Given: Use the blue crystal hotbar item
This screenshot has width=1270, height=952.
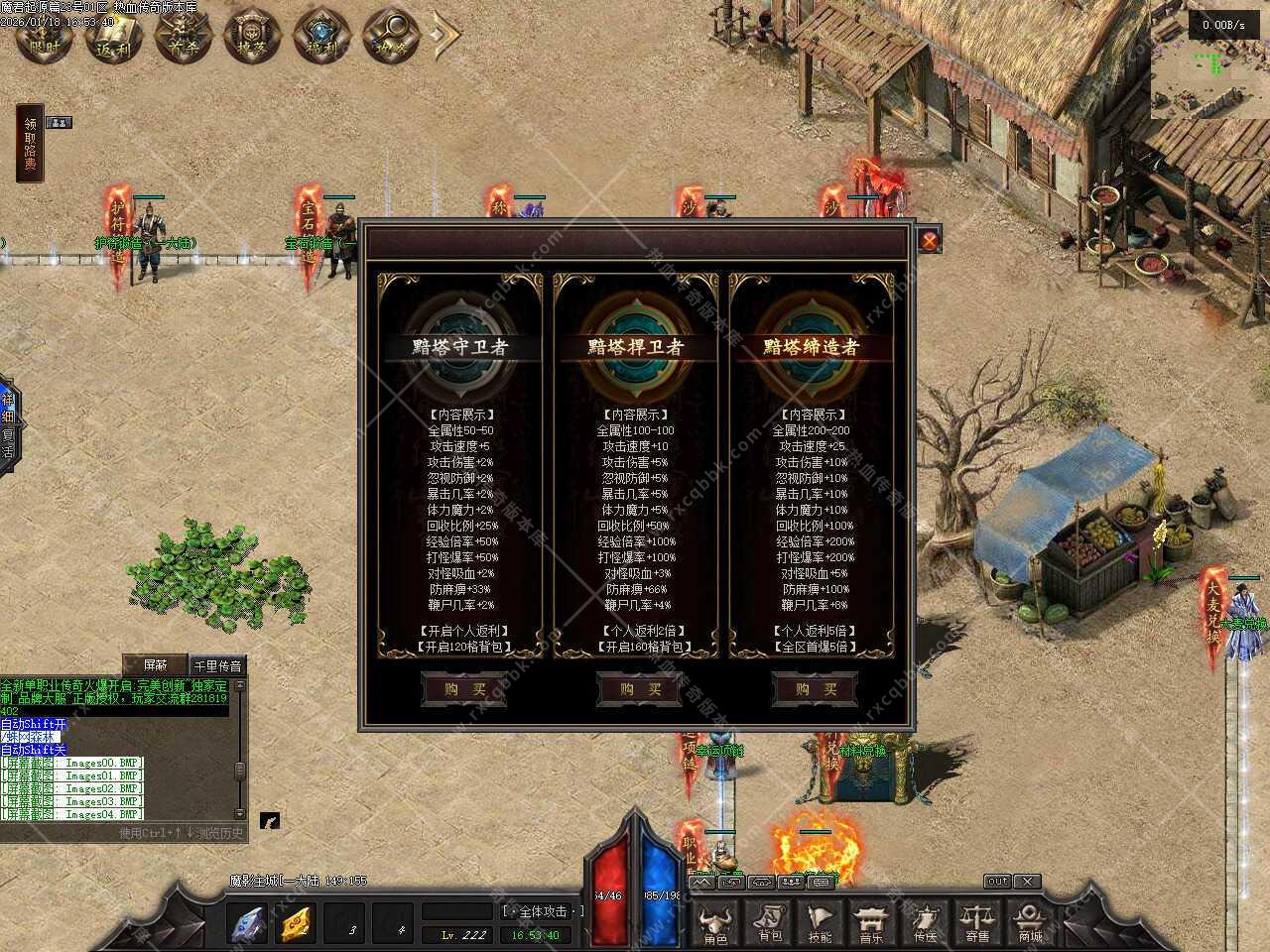Looking at the screenshot, I should [x=248, y=924].
